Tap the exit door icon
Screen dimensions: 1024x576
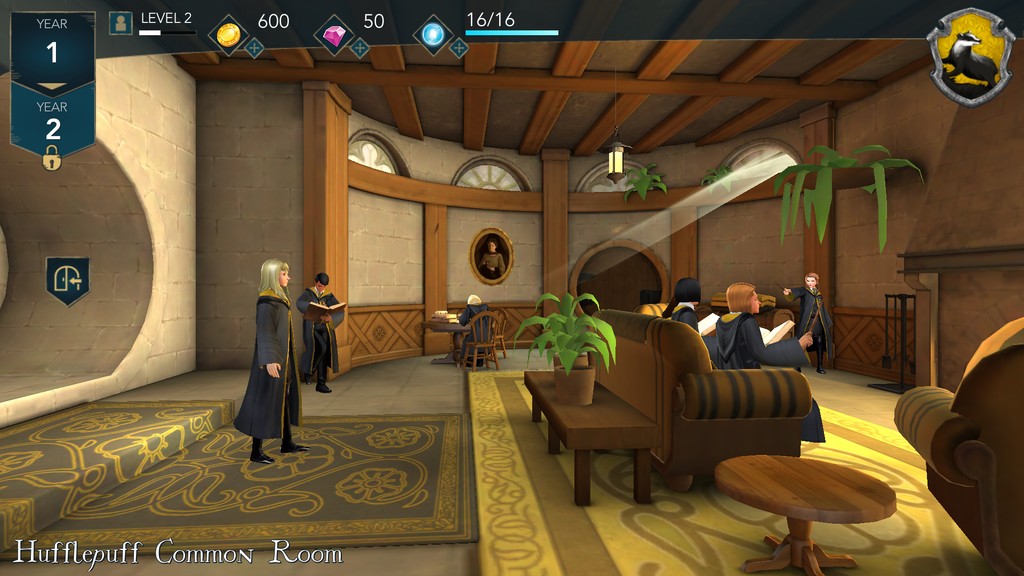[68, 280]
